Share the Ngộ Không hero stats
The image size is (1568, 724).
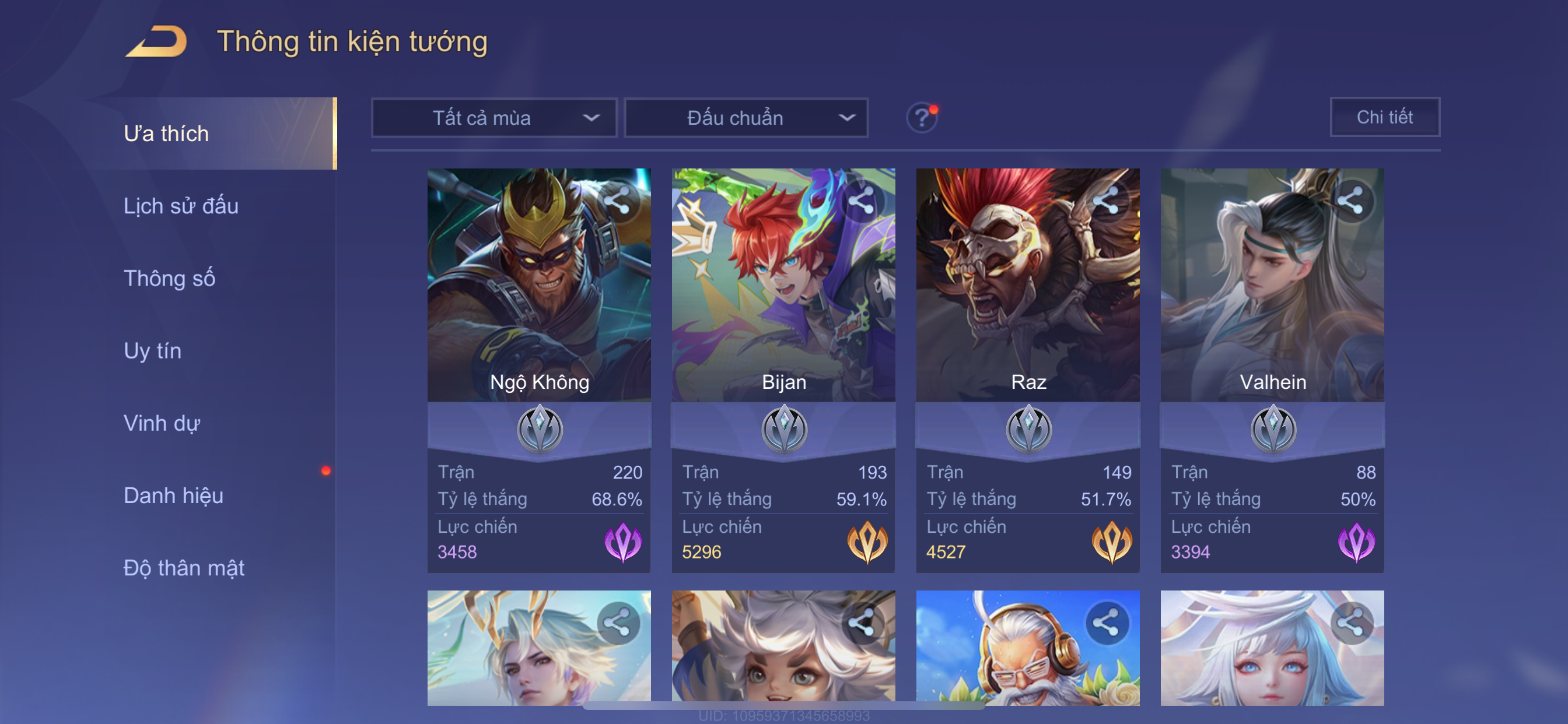pos(617,201)
